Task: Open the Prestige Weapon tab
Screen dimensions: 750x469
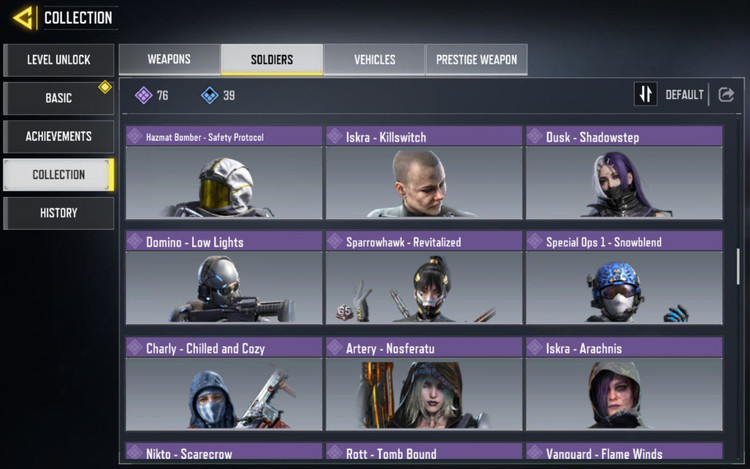Action: (476, 60)
